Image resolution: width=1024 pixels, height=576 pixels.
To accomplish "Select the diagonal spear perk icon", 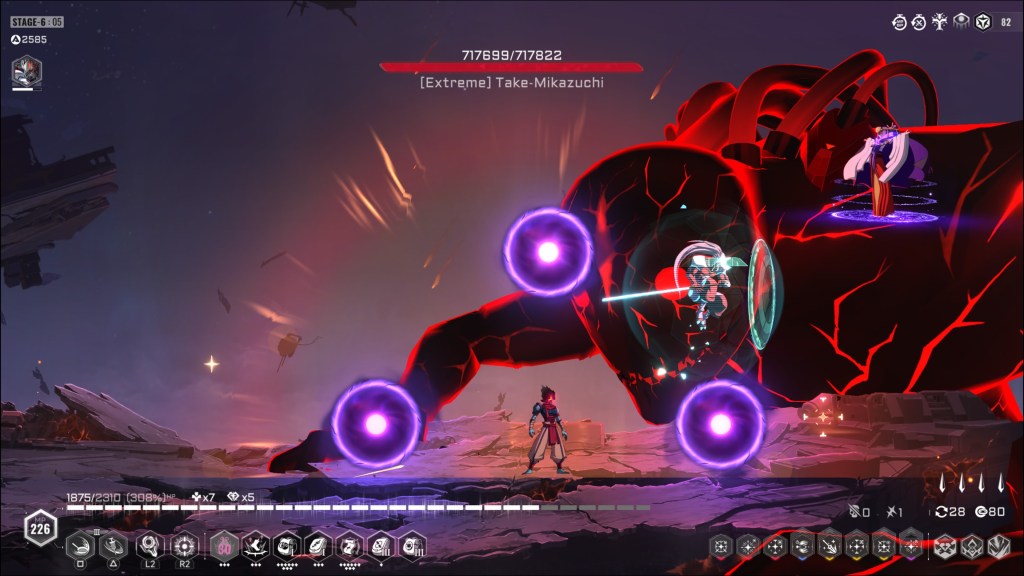I will [x=829, y=546].
